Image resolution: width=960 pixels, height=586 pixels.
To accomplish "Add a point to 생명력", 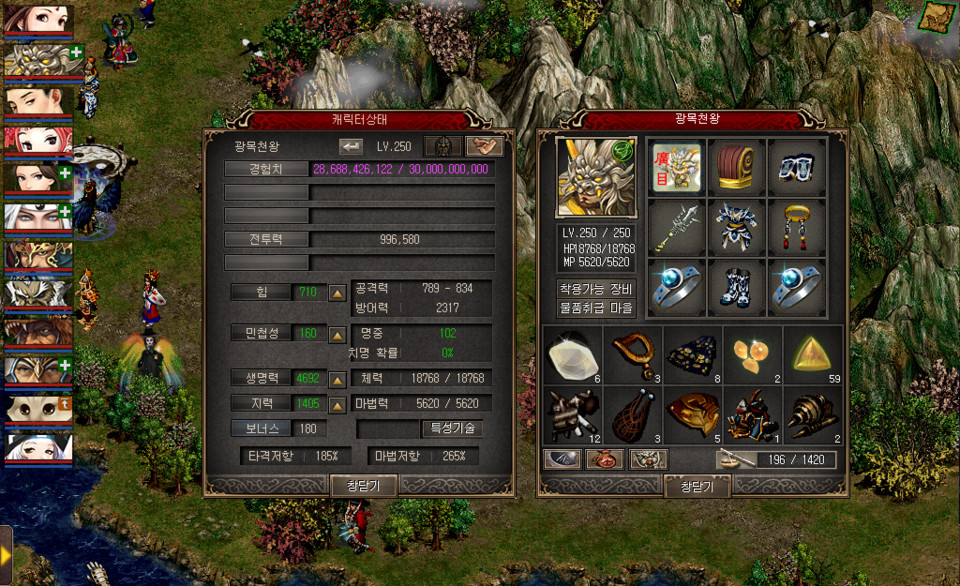I will (337, 379).
